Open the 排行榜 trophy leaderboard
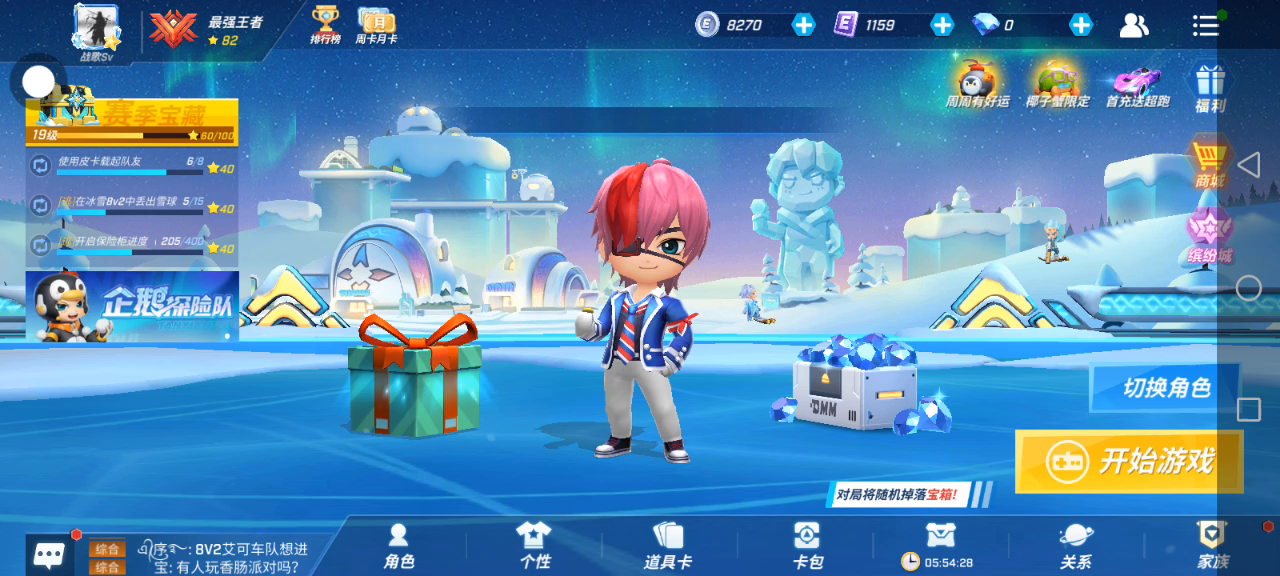The height and width of the screenshot is (576, 1280). coord(325,24)
